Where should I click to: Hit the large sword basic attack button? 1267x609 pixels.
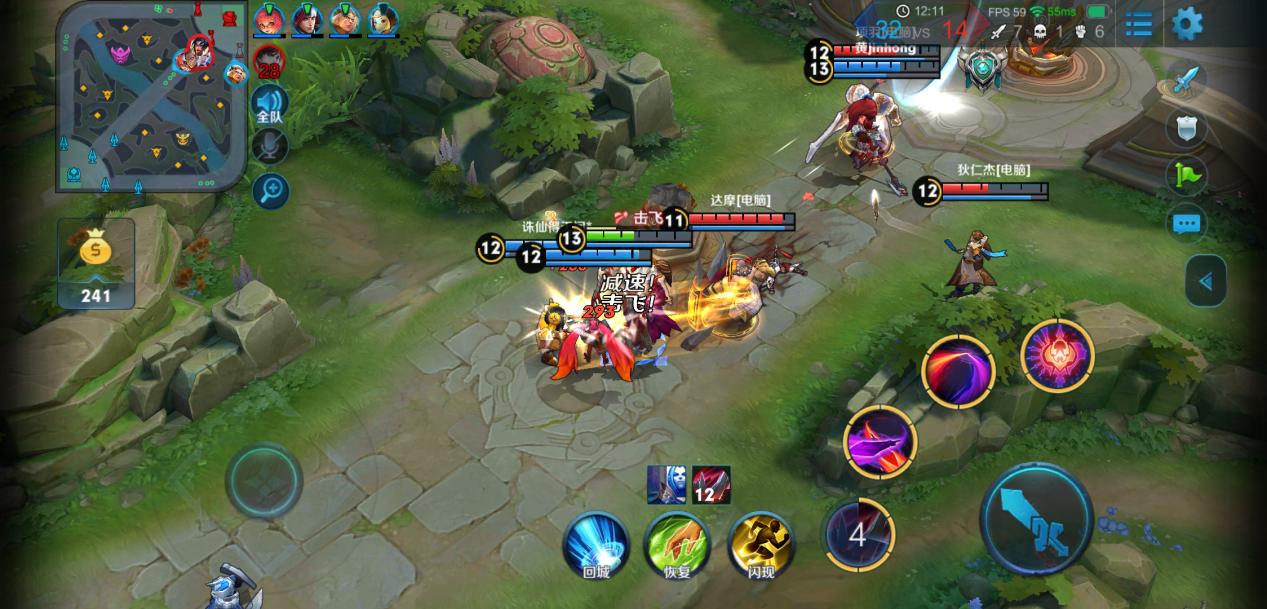click(x=1036, y=519)
